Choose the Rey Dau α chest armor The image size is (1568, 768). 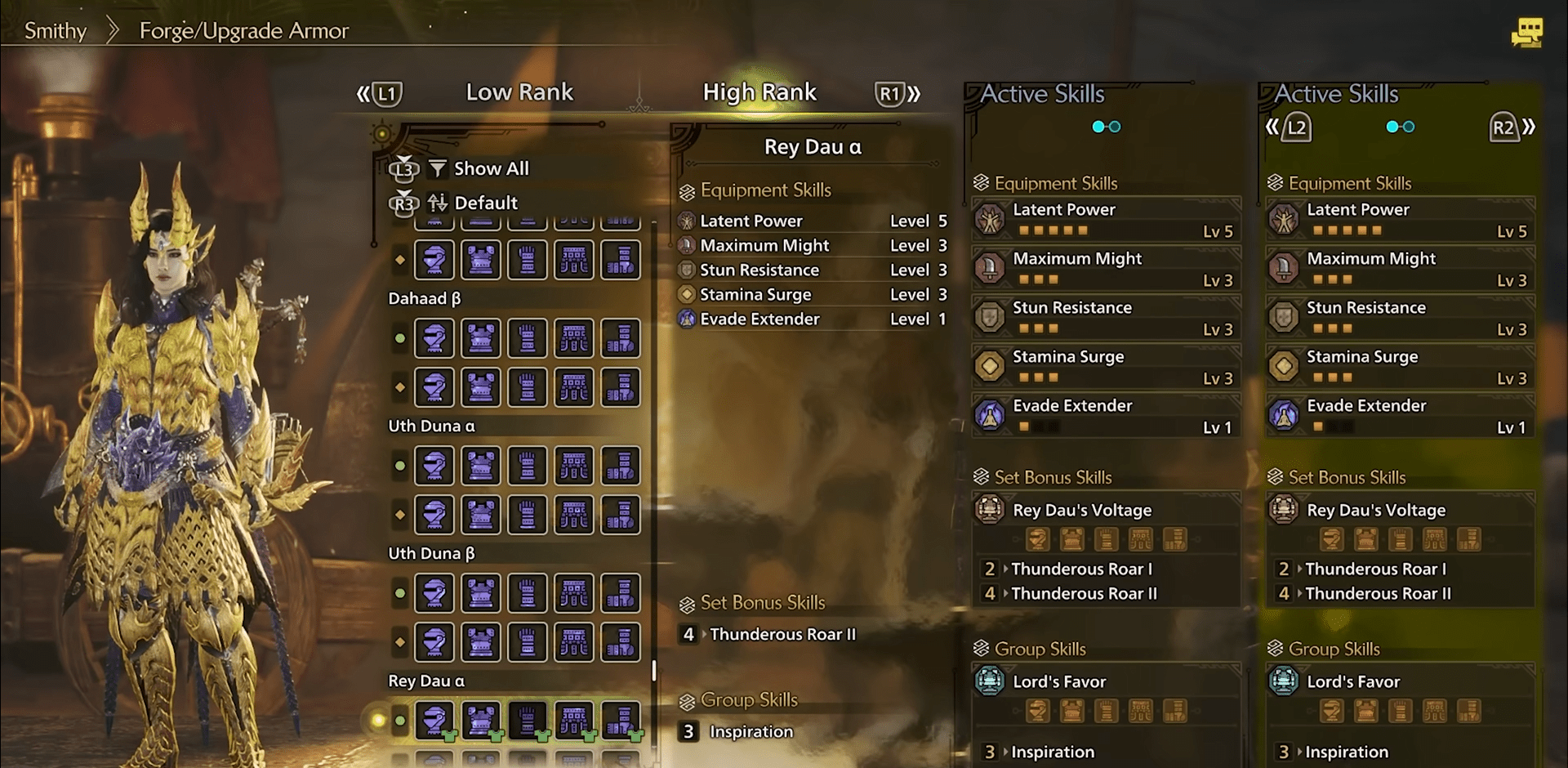[481, 721]
